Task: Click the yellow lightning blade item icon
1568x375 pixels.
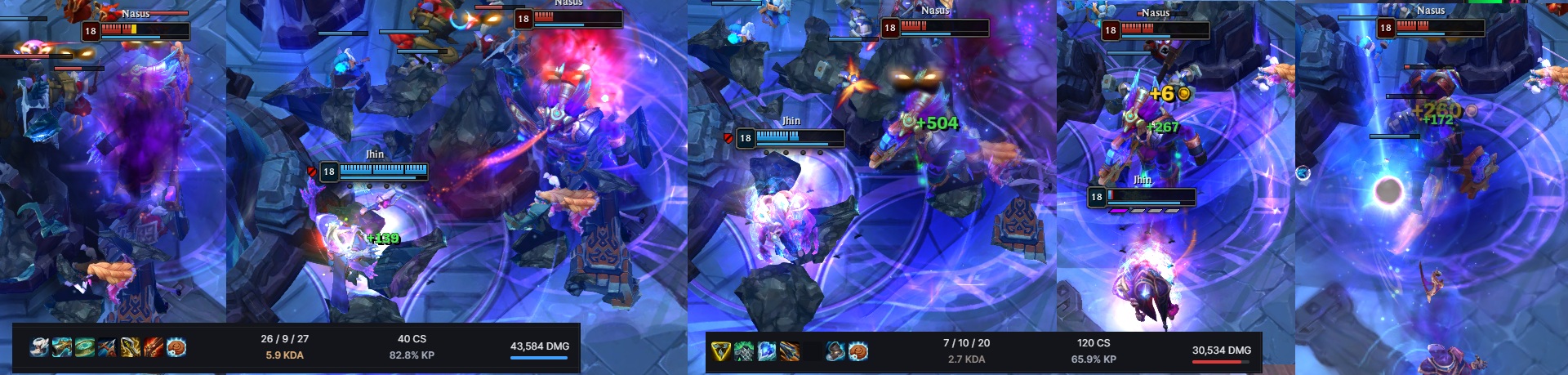Action: pyautogui.click(x=131, y=348)
